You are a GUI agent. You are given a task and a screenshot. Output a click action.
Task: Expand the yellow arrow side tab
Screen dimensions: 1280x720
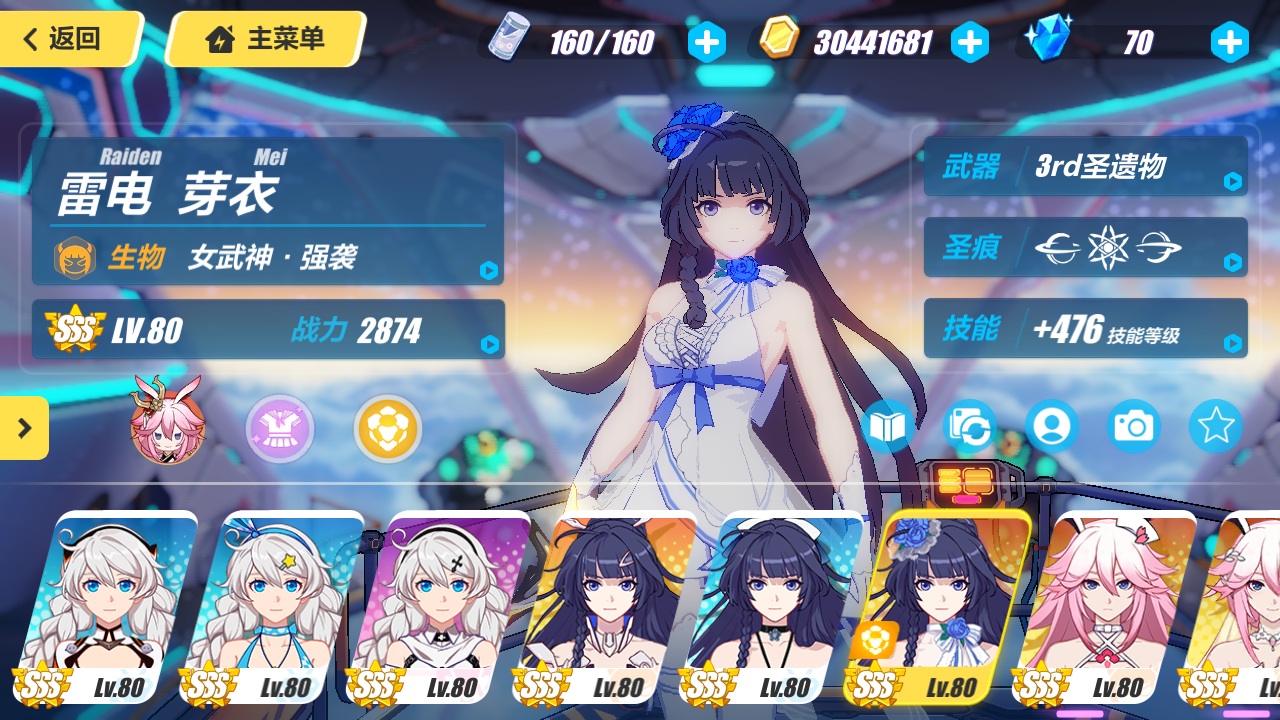coord(24,428)
